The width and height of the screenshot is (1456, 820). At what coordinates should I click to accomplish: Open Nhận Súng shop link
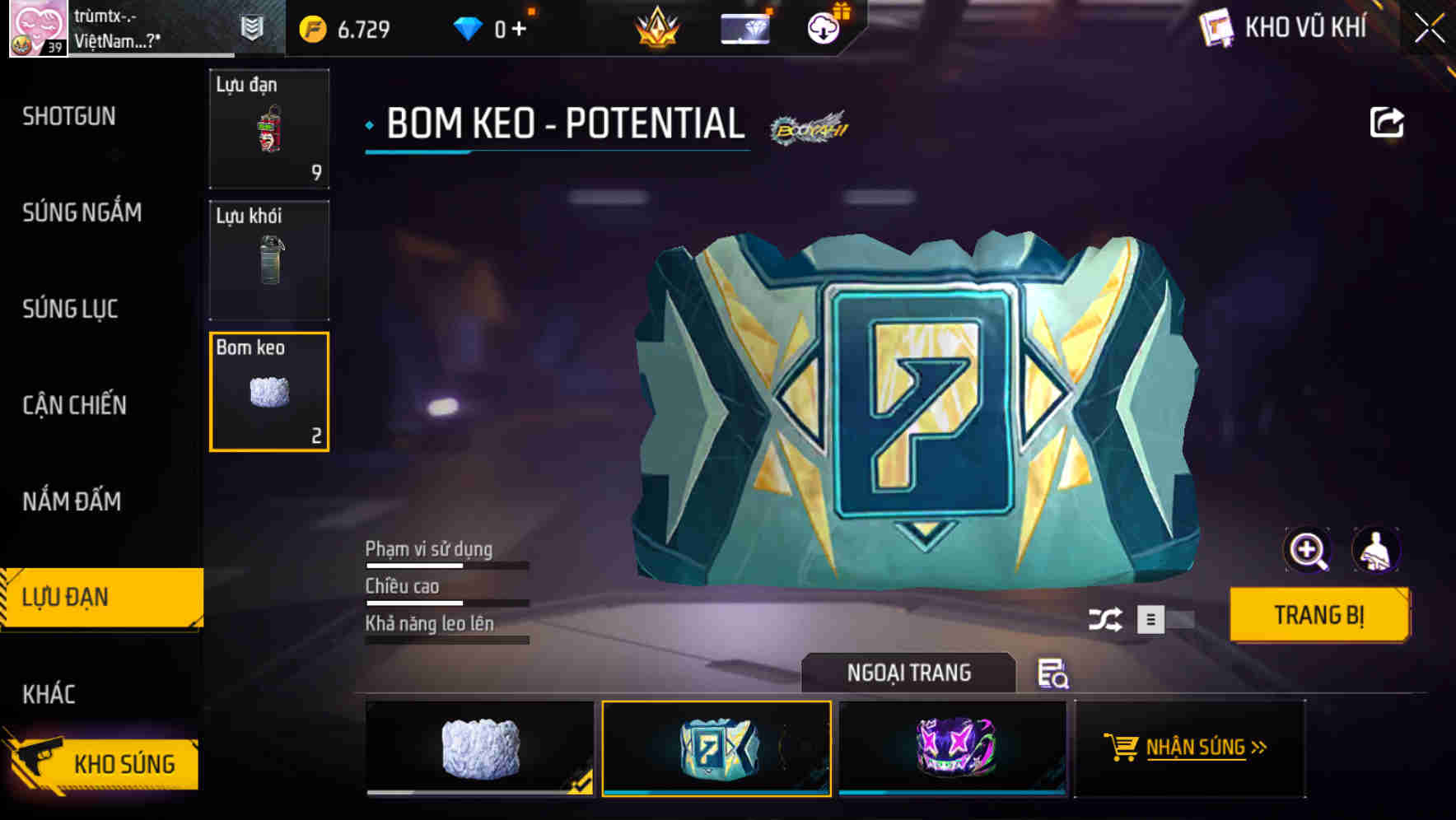coord(1190,748)
